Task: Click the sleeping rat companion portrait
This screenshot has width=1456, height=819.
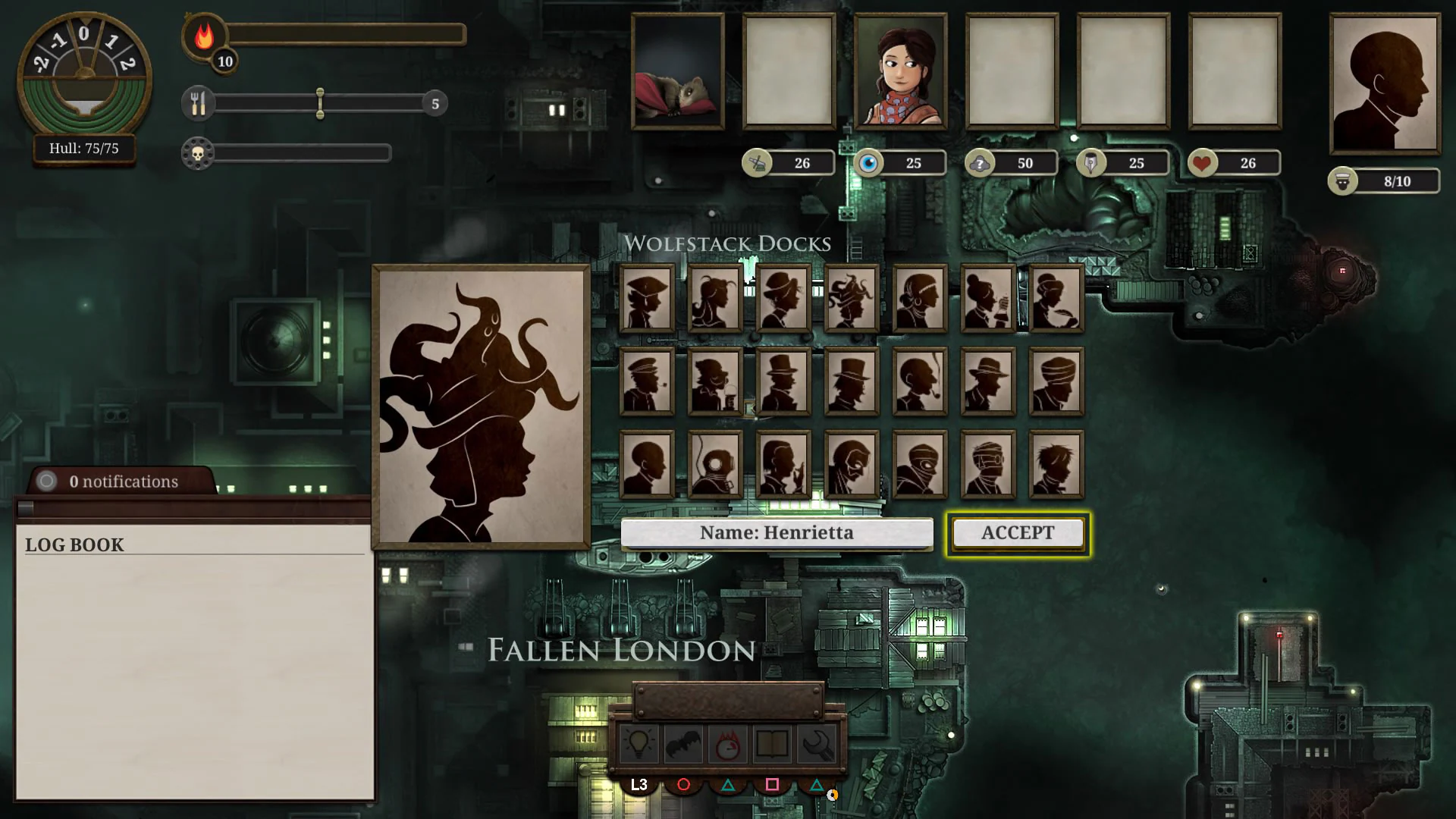Action: [x=677, y=72]
